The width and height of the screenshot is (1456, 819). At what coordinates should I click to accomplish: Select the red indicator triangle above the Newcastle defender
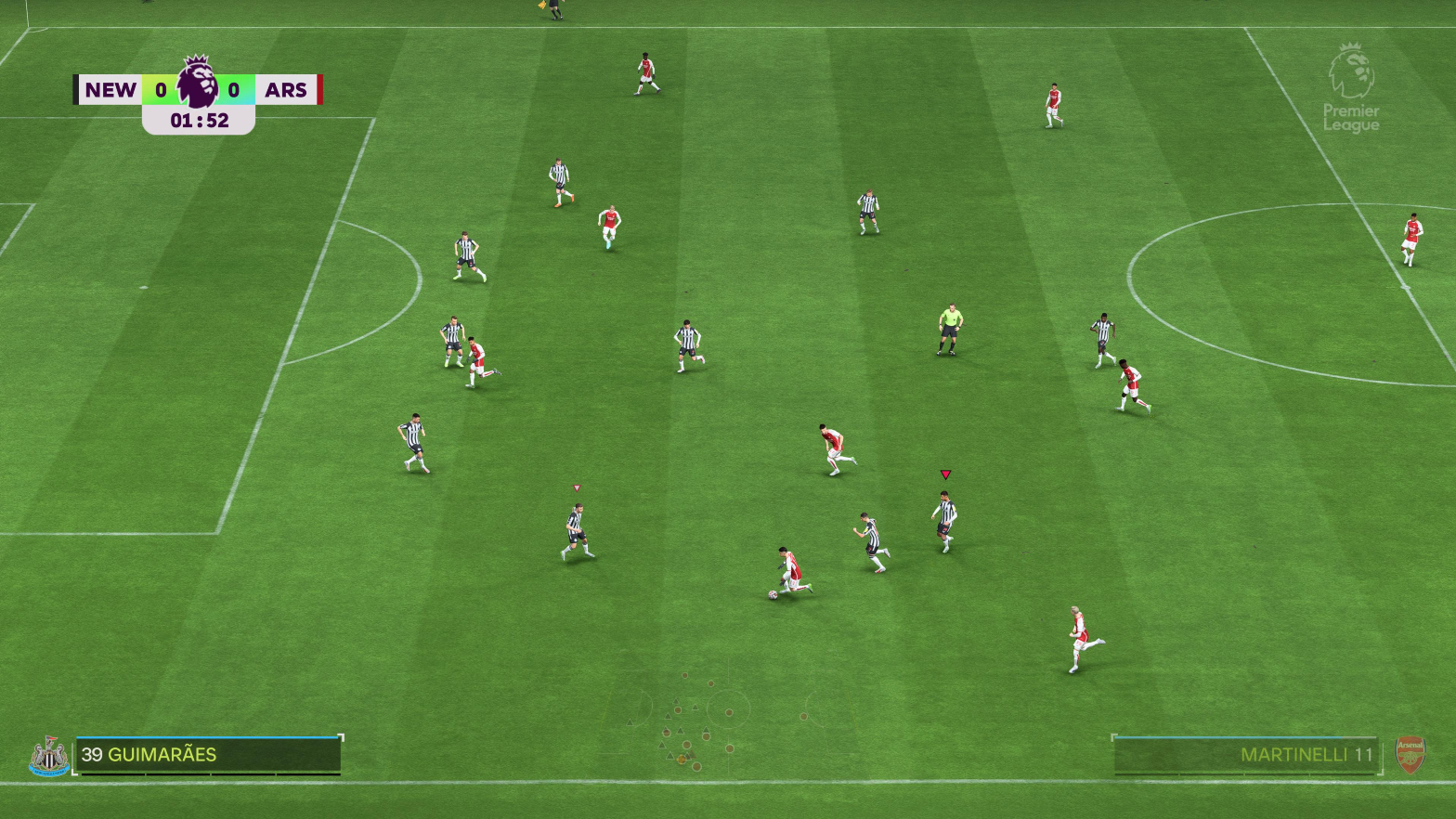[946, 473]
